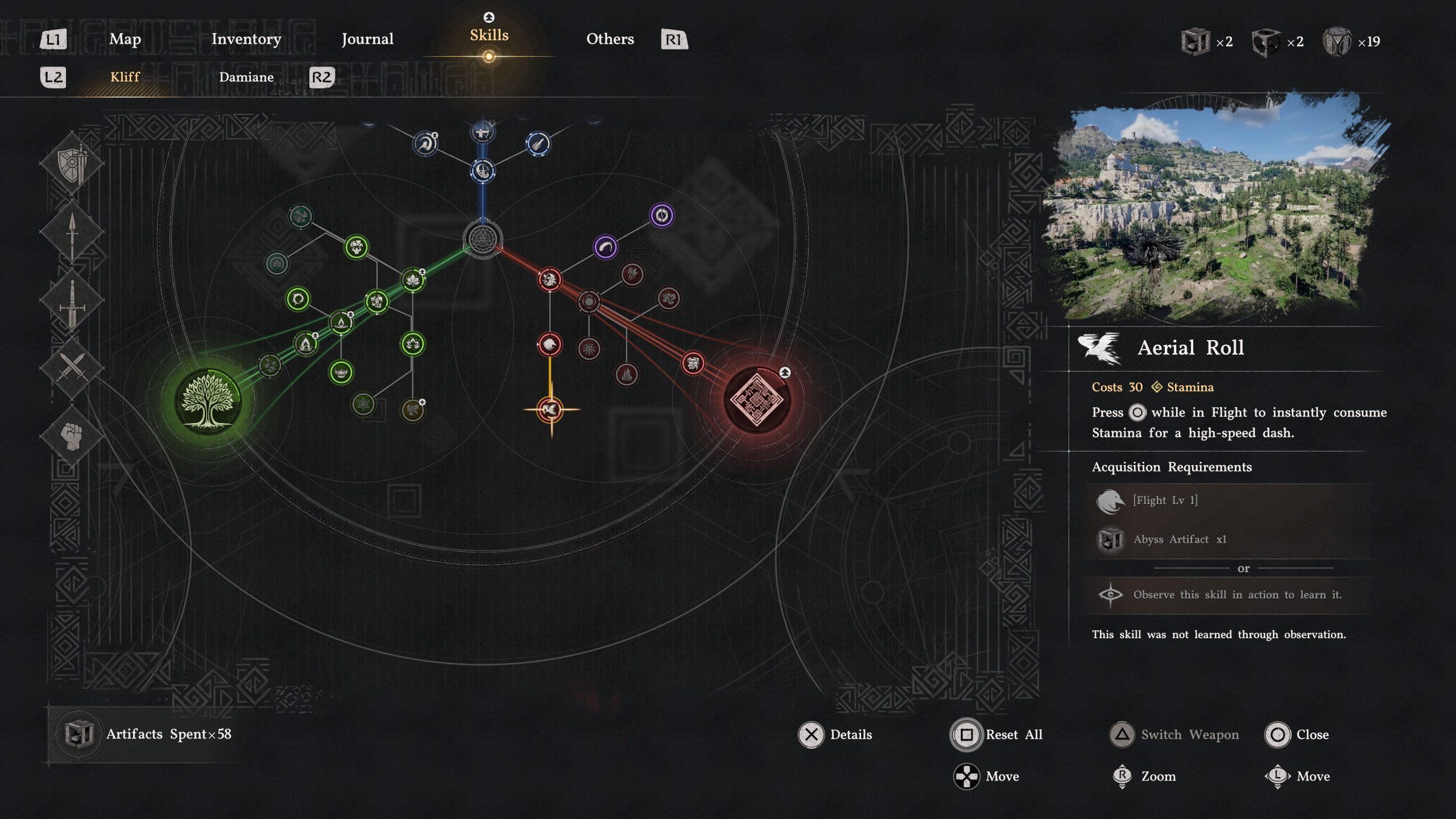Viewport: 1456px width, 819px height.
Task: Go to the Others tab
Action: 610,39
